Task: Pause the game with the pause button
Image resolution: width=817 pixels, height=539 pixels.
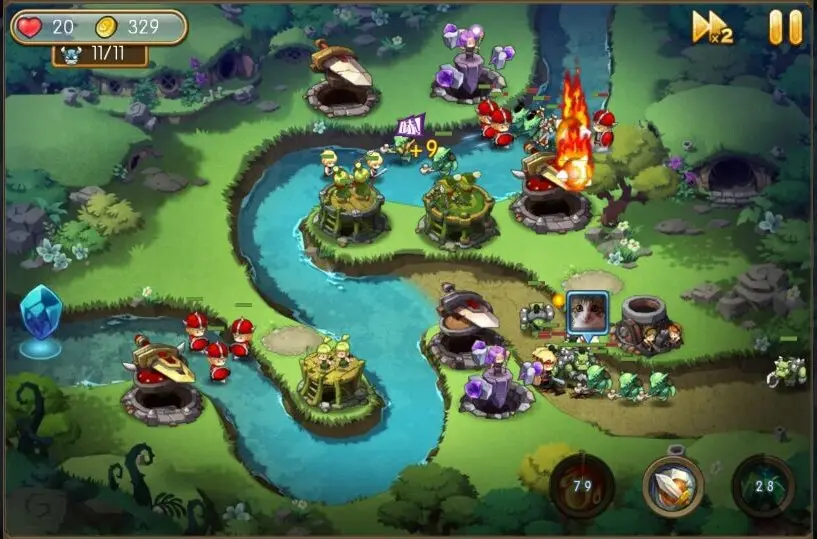Action: point(785,27)
